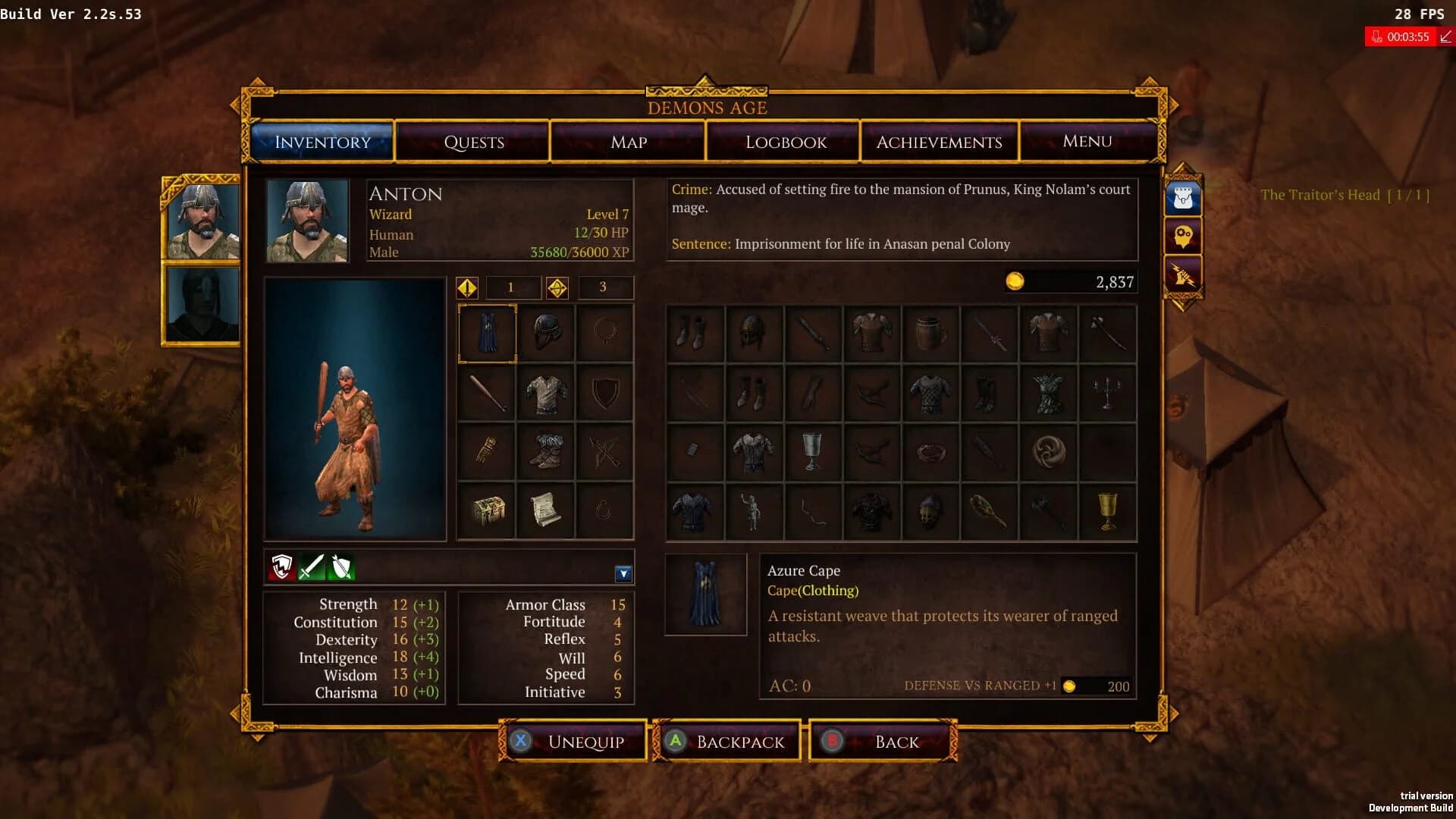Click the gold arrow stepper beside the counter showing 1
This screenshot has width=1456, height=819.
pos(469,287)
